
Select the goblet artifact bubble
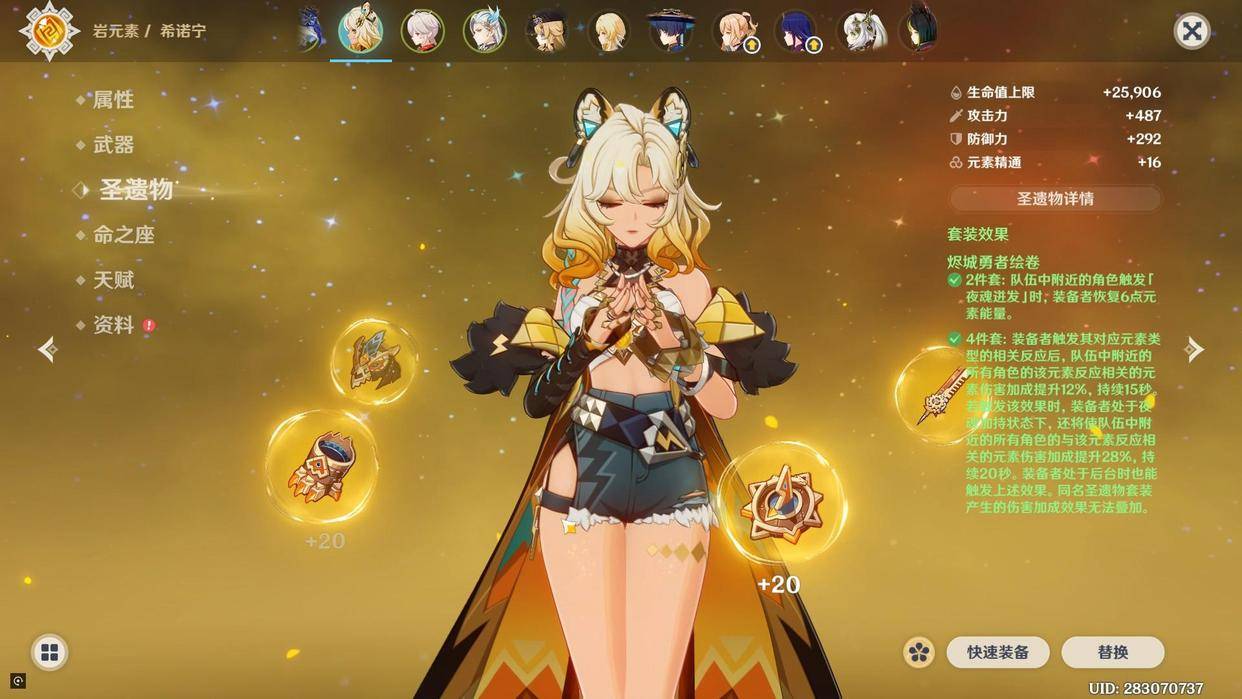tap(321, 466)
